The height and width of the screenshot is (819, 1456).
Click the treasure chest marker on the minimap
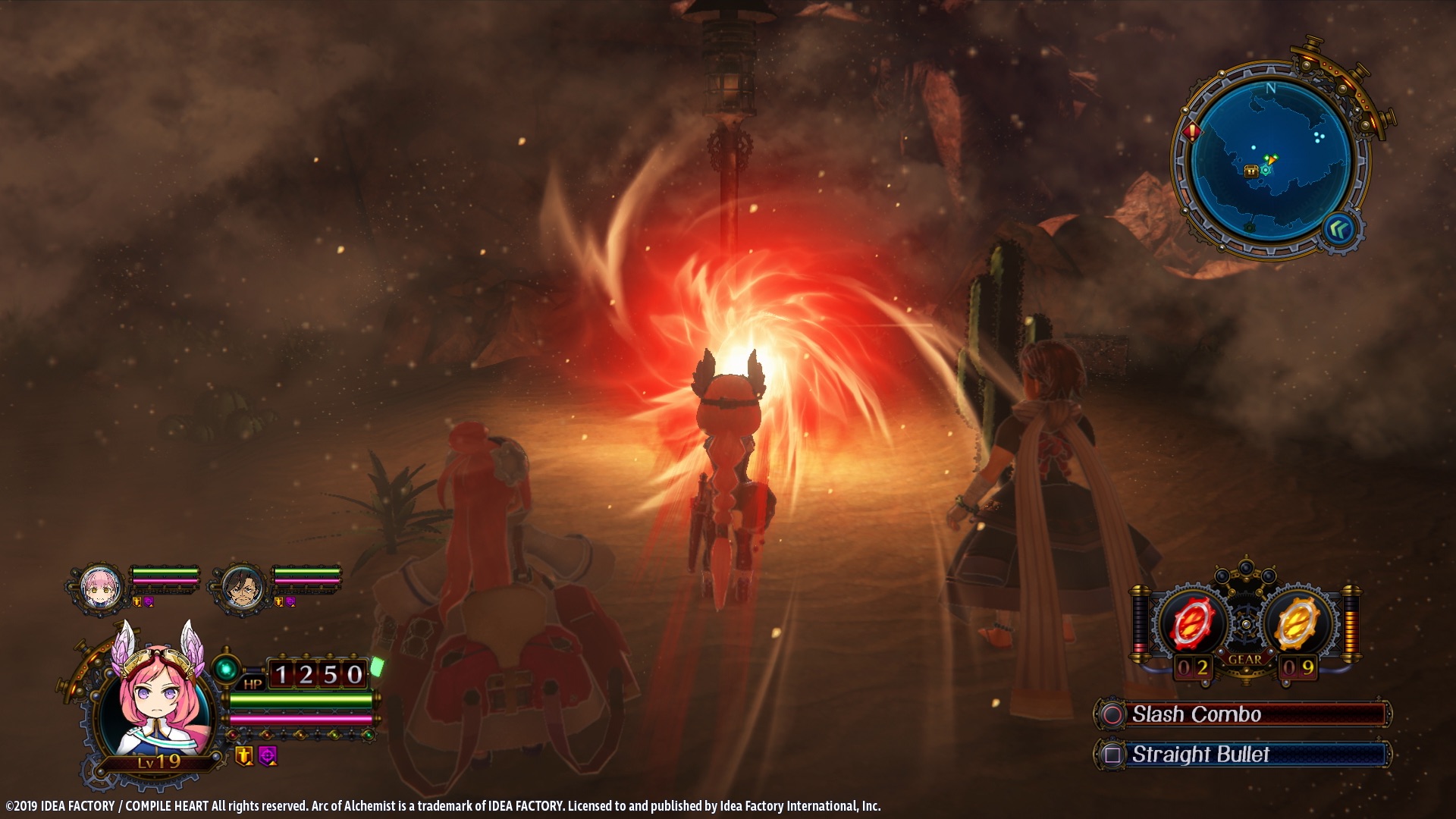(1251, 171)
